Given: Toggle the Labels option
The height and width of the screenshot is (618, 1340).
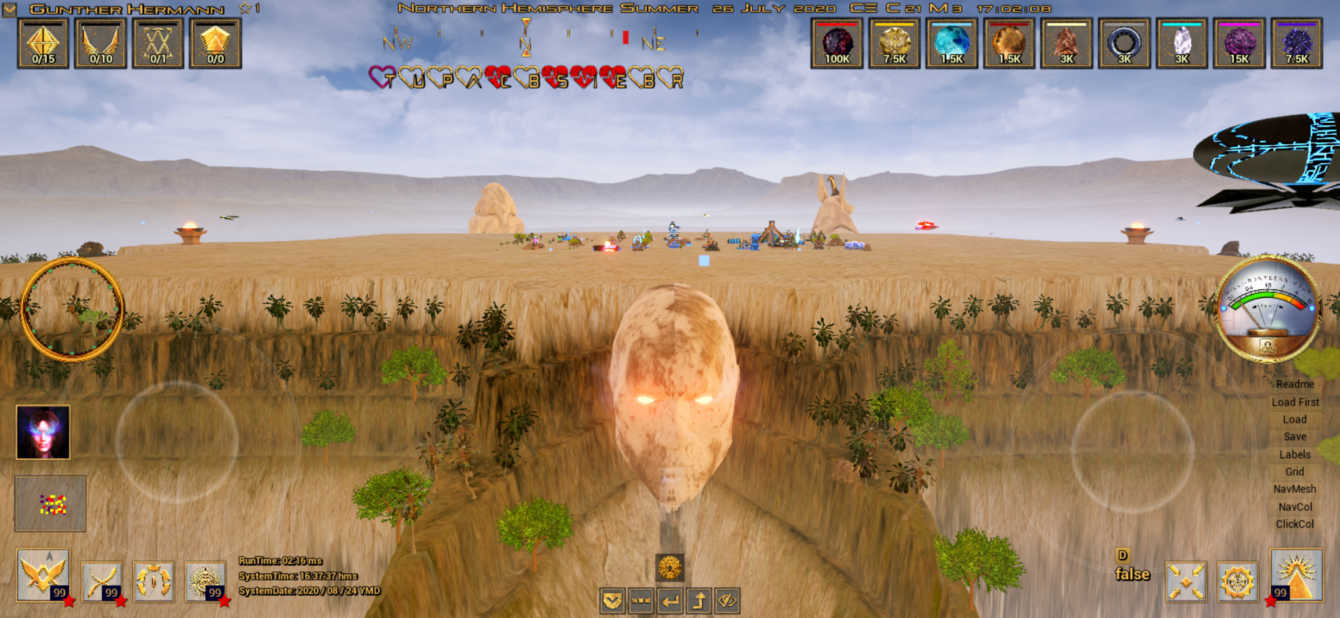Looking at the screenshot, I should click(1295, 454).
